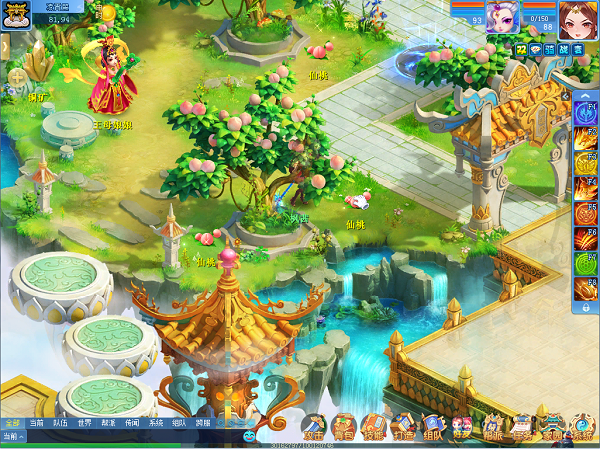This screenshot has width=600, height=449.
Task: Open the 组队 team menu
Action: pyautogui.click(x=433, y=429)
